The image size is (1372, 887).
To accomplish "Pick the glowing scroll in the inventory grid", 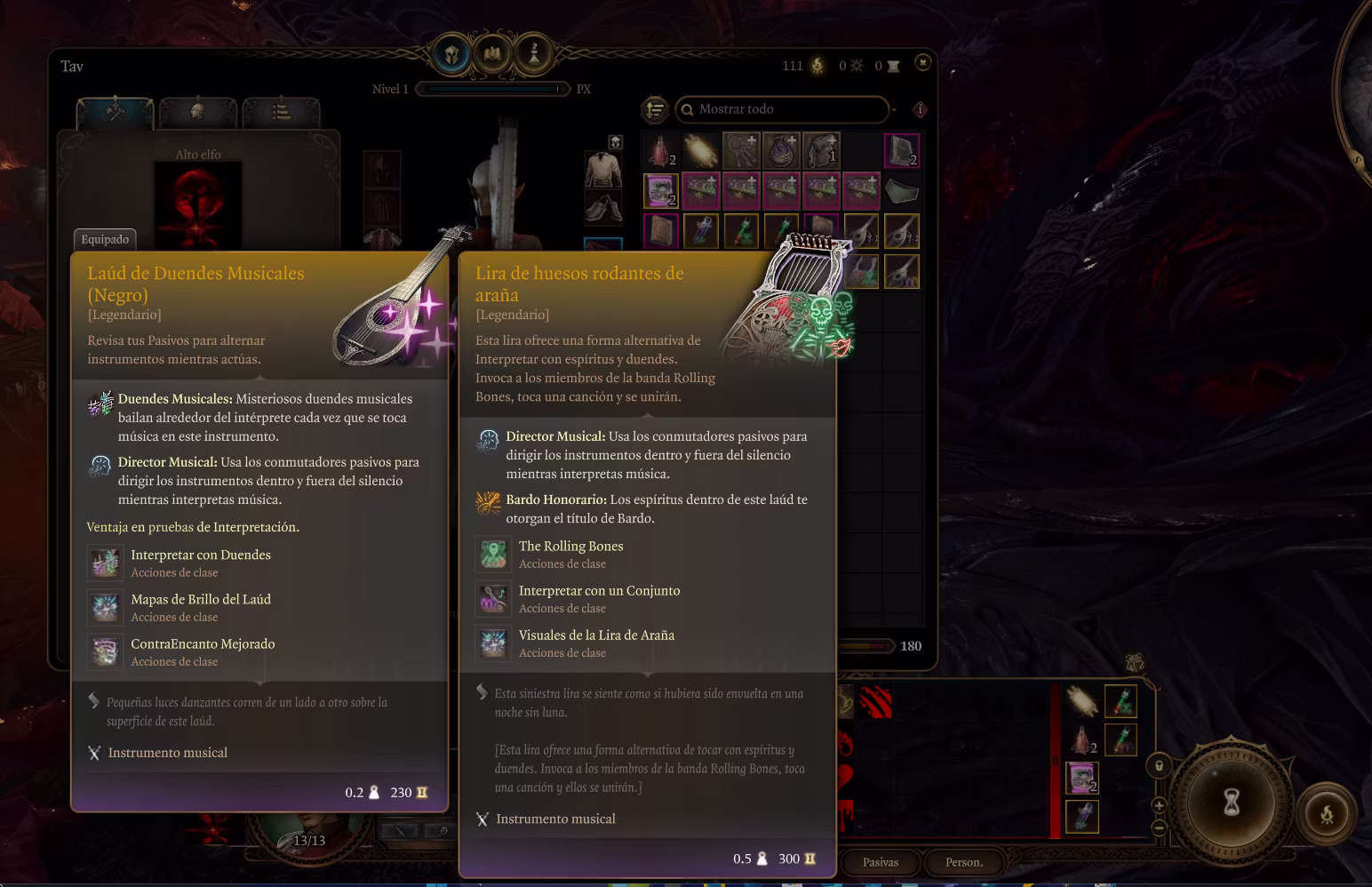I will [x=701, y=151].
